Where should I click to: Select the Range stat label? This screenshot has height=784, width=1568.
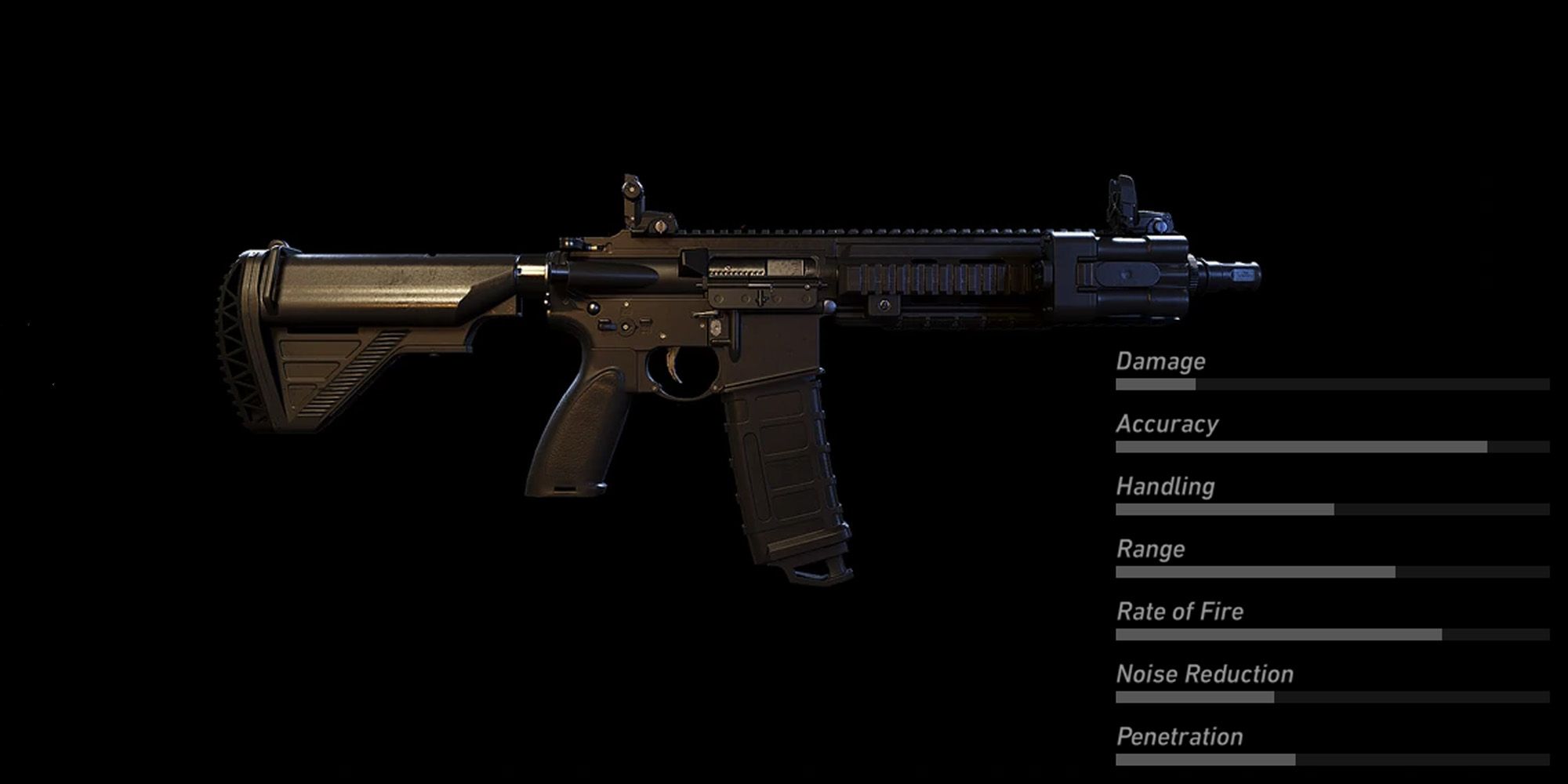click(x=1149, y=549)
